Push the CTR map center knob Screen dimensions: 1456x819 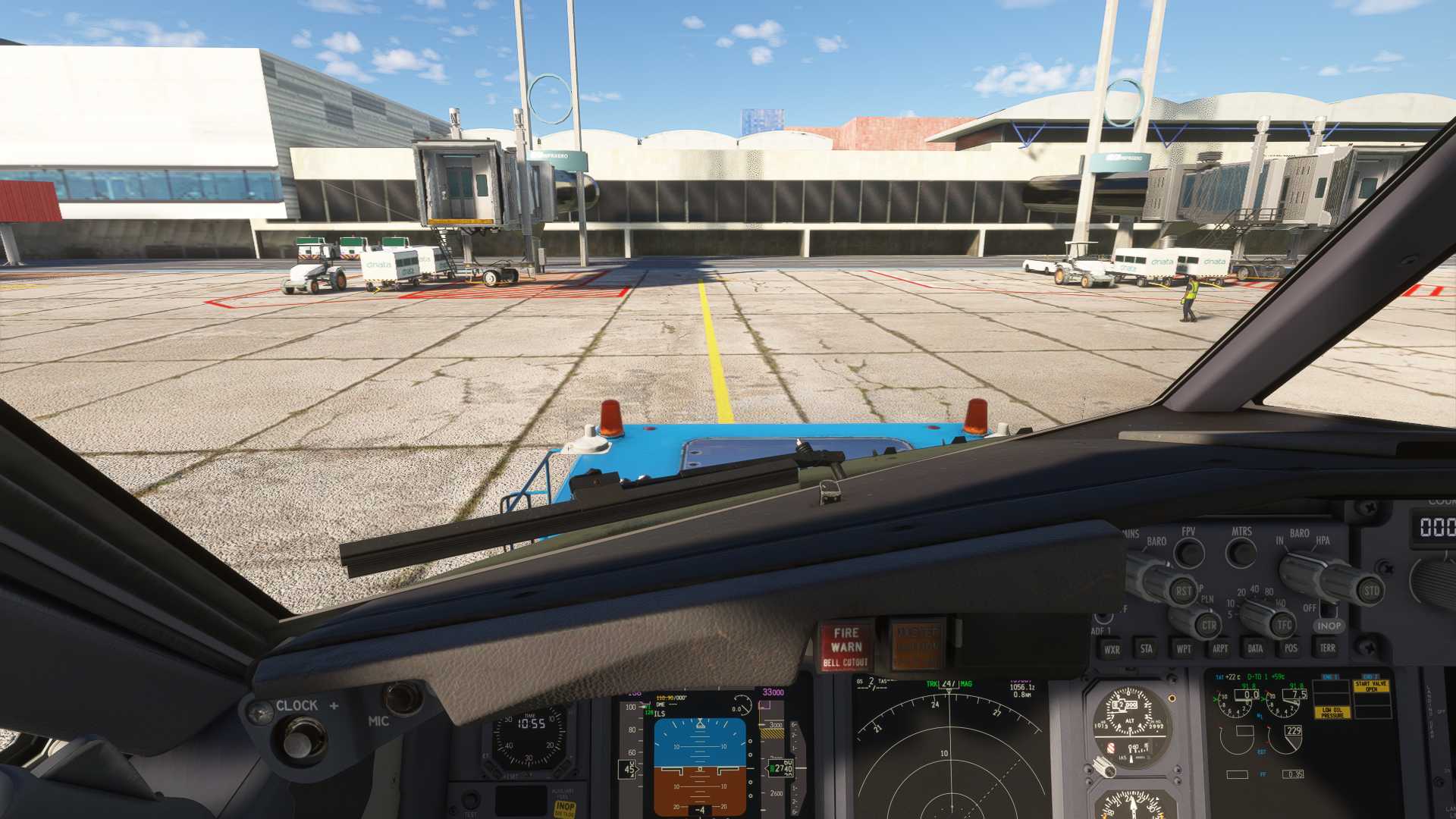(1208, 626)
